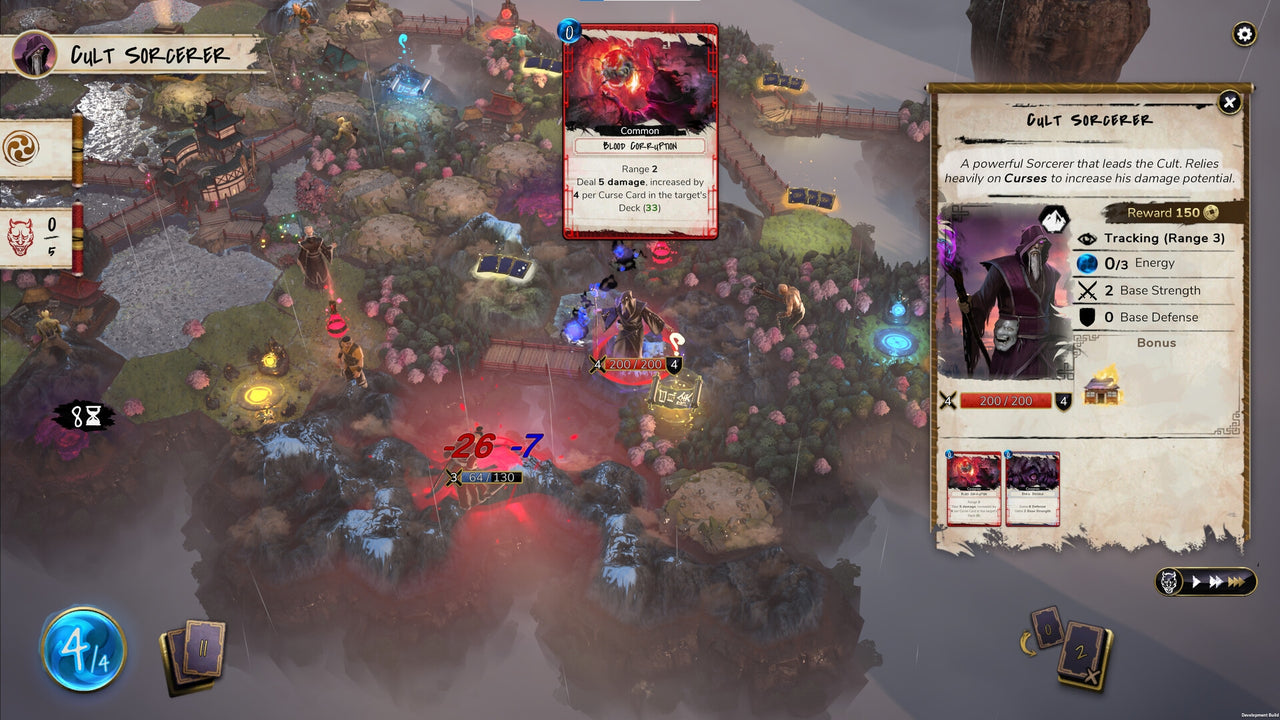Click the red demon mask counter scroll

point(37,238)
